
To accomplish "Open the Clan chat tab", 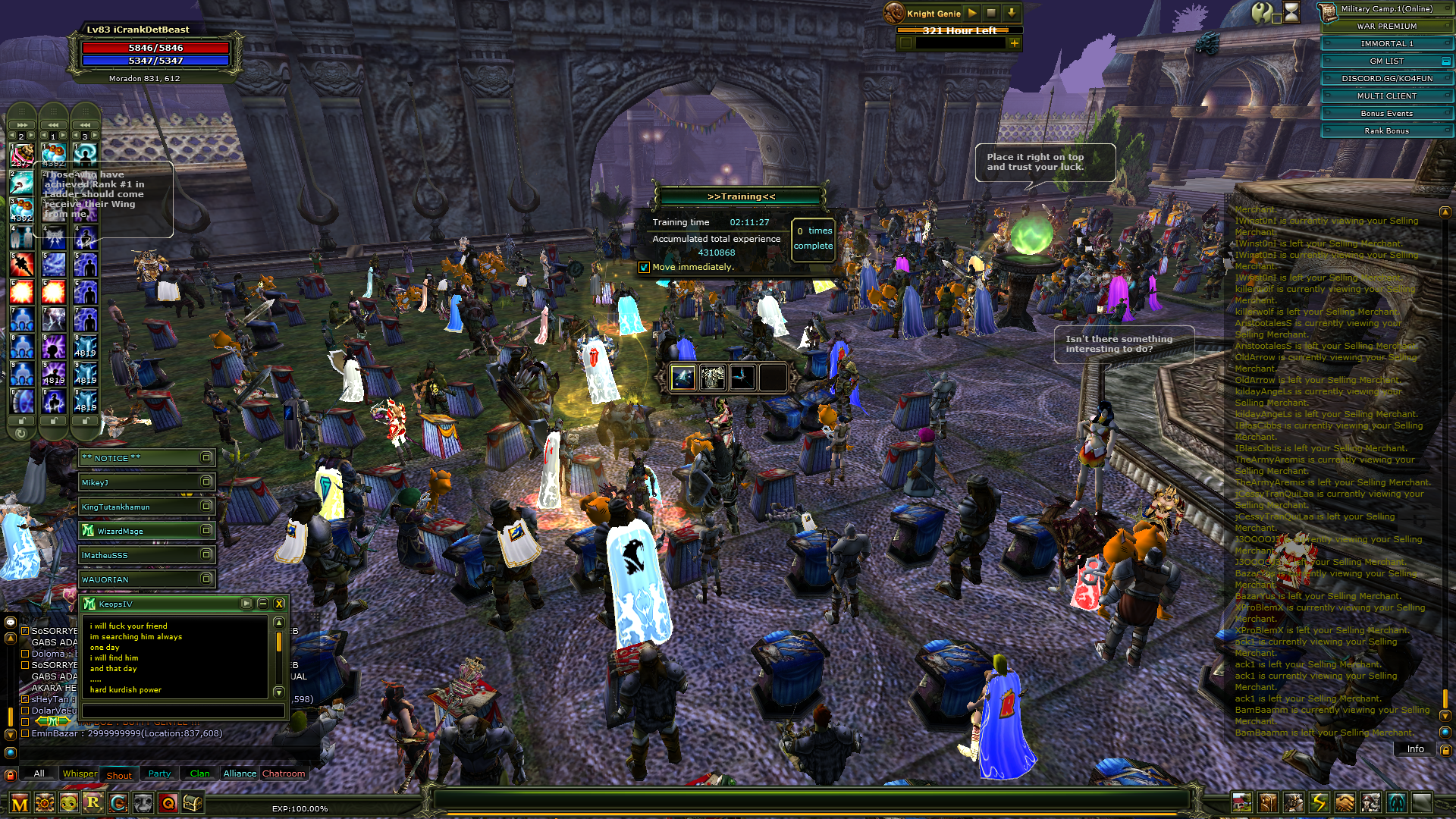I will tap(199, 773).
